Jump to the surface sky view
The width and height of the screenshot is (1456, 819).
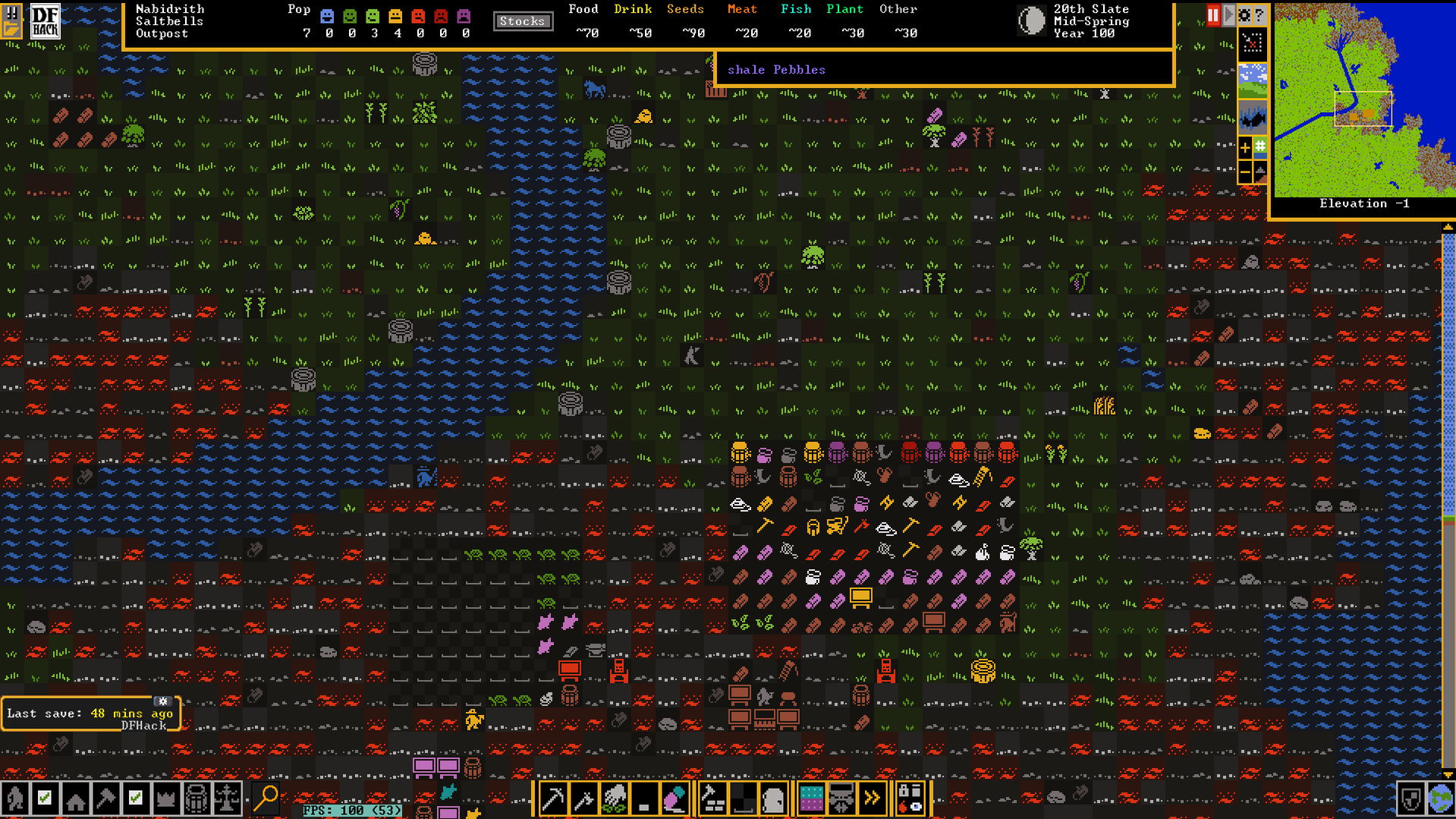[1252, 80]
